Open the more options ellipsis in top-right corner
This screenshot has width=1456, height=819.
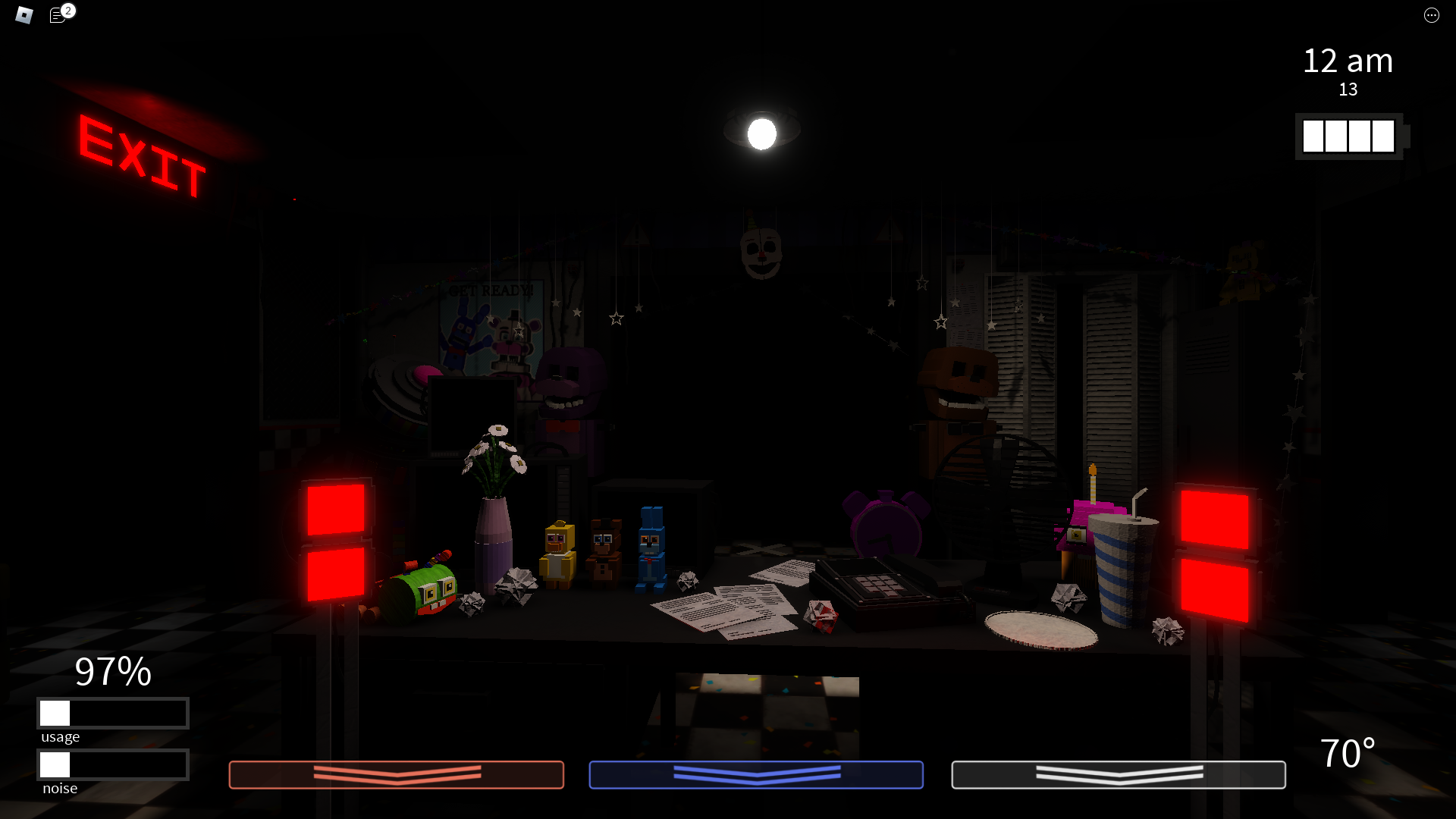pos(1432,15)
